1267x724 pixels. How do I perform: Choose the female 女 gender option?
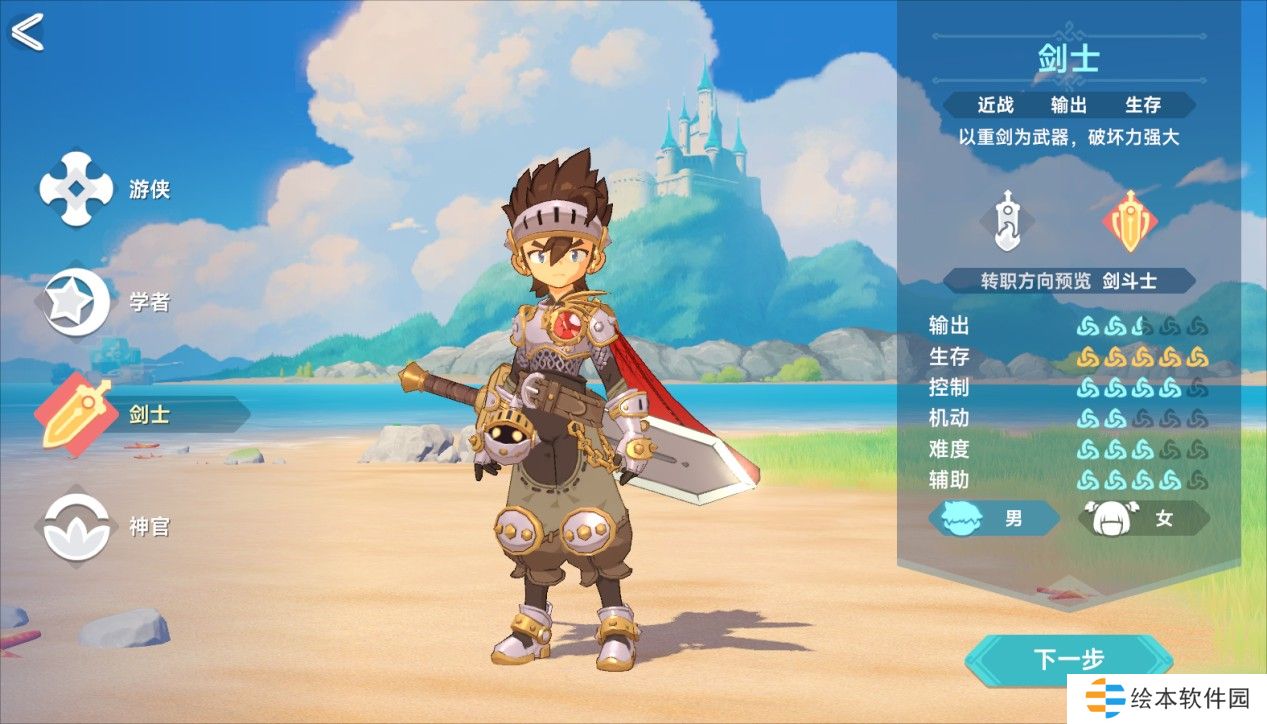(x=1143, y=519)
